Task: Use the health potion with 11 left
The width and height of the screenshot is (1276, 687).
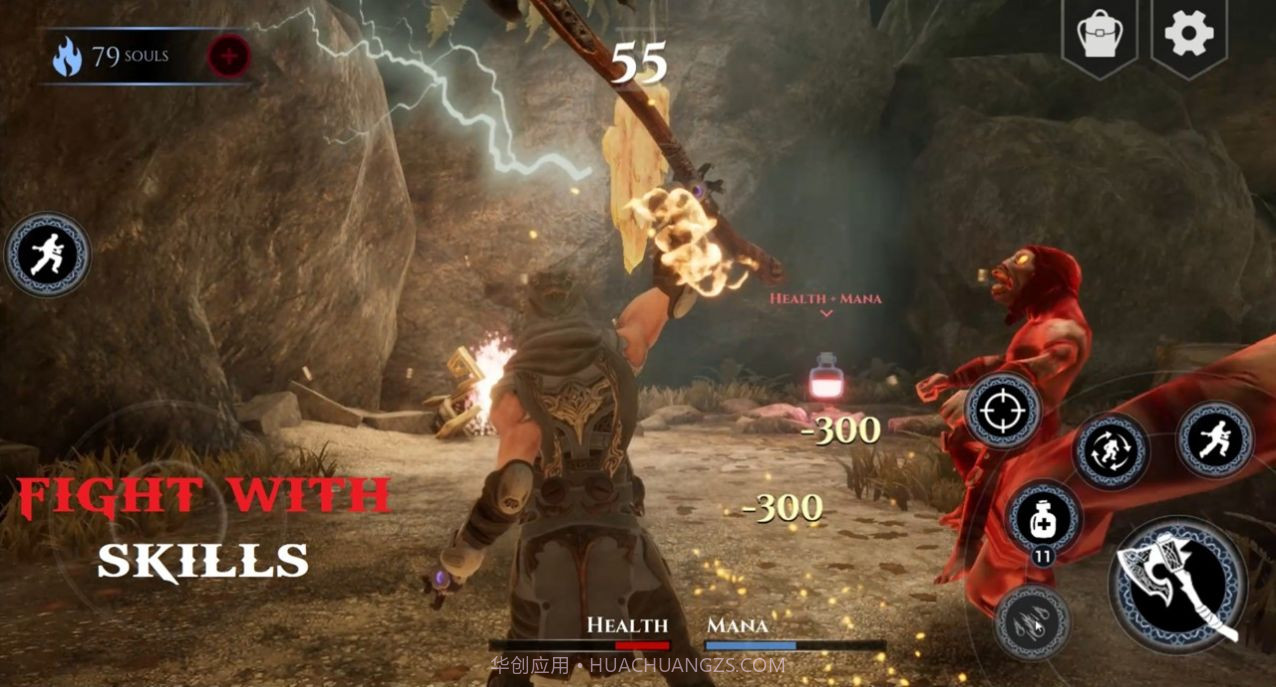Action: point(1043,518)
